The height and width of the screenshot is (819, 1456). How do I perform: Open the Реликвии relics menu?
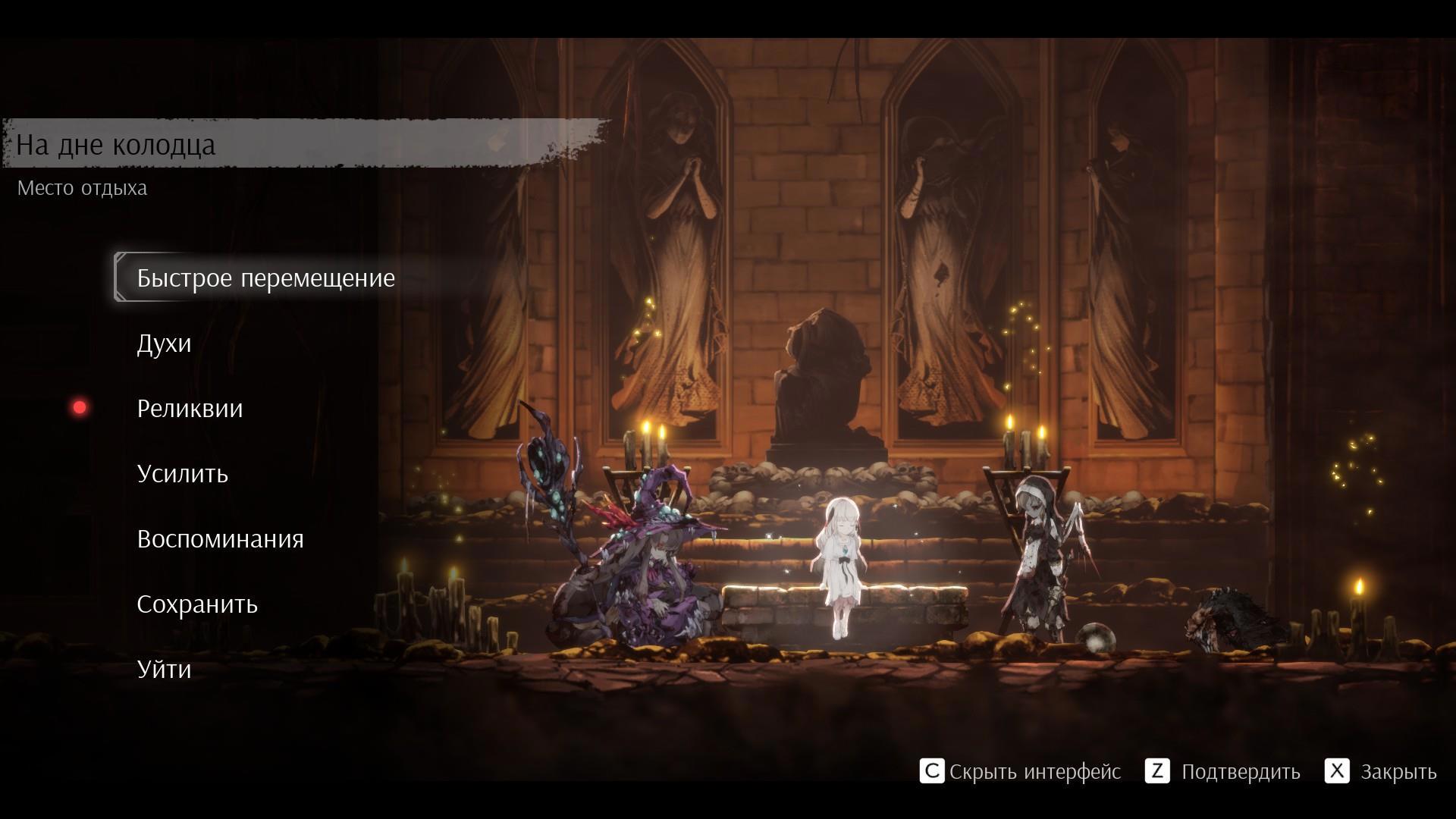190,409
